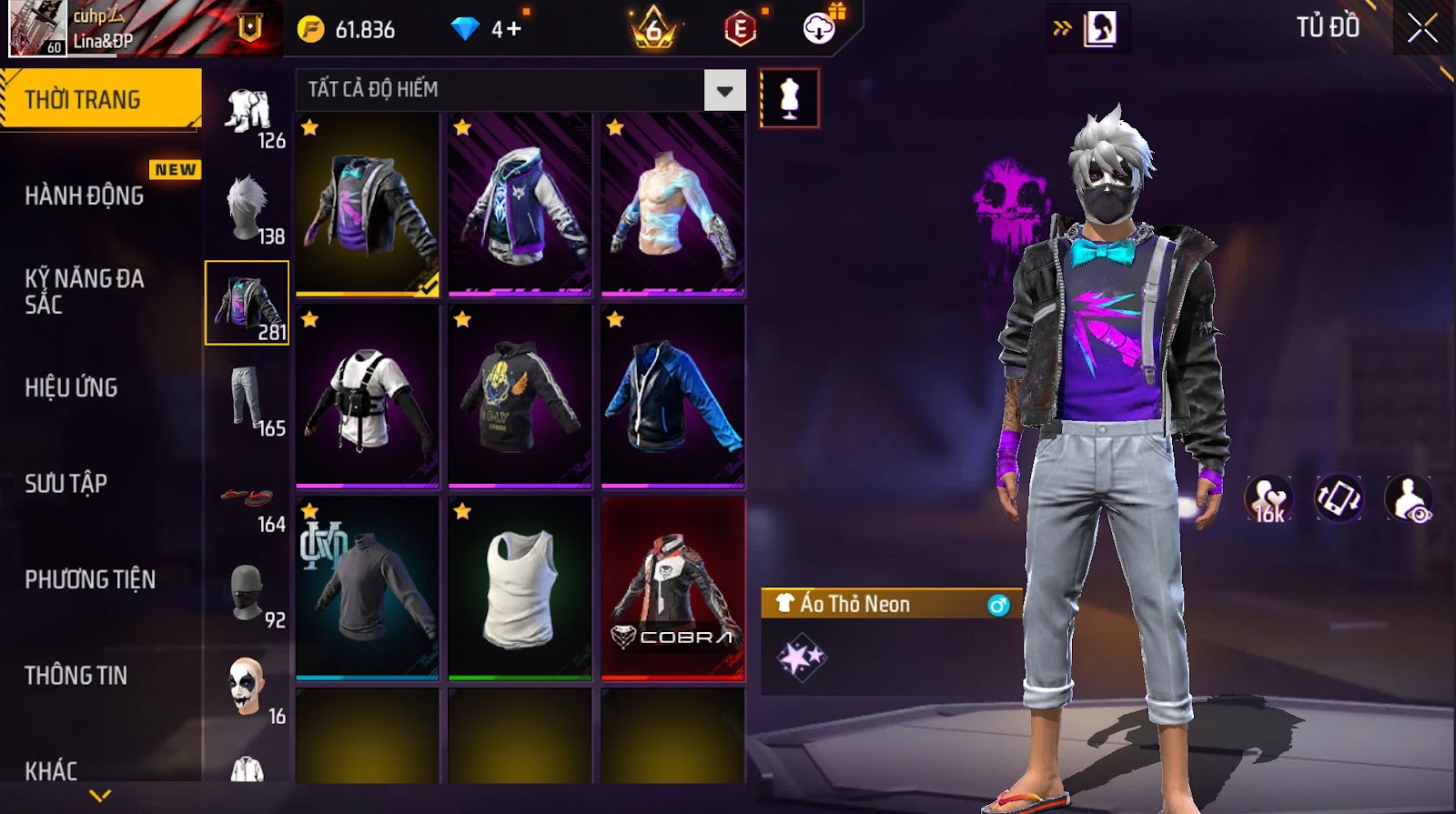Open the face mask category with 92 items

(x=248, y=594)
